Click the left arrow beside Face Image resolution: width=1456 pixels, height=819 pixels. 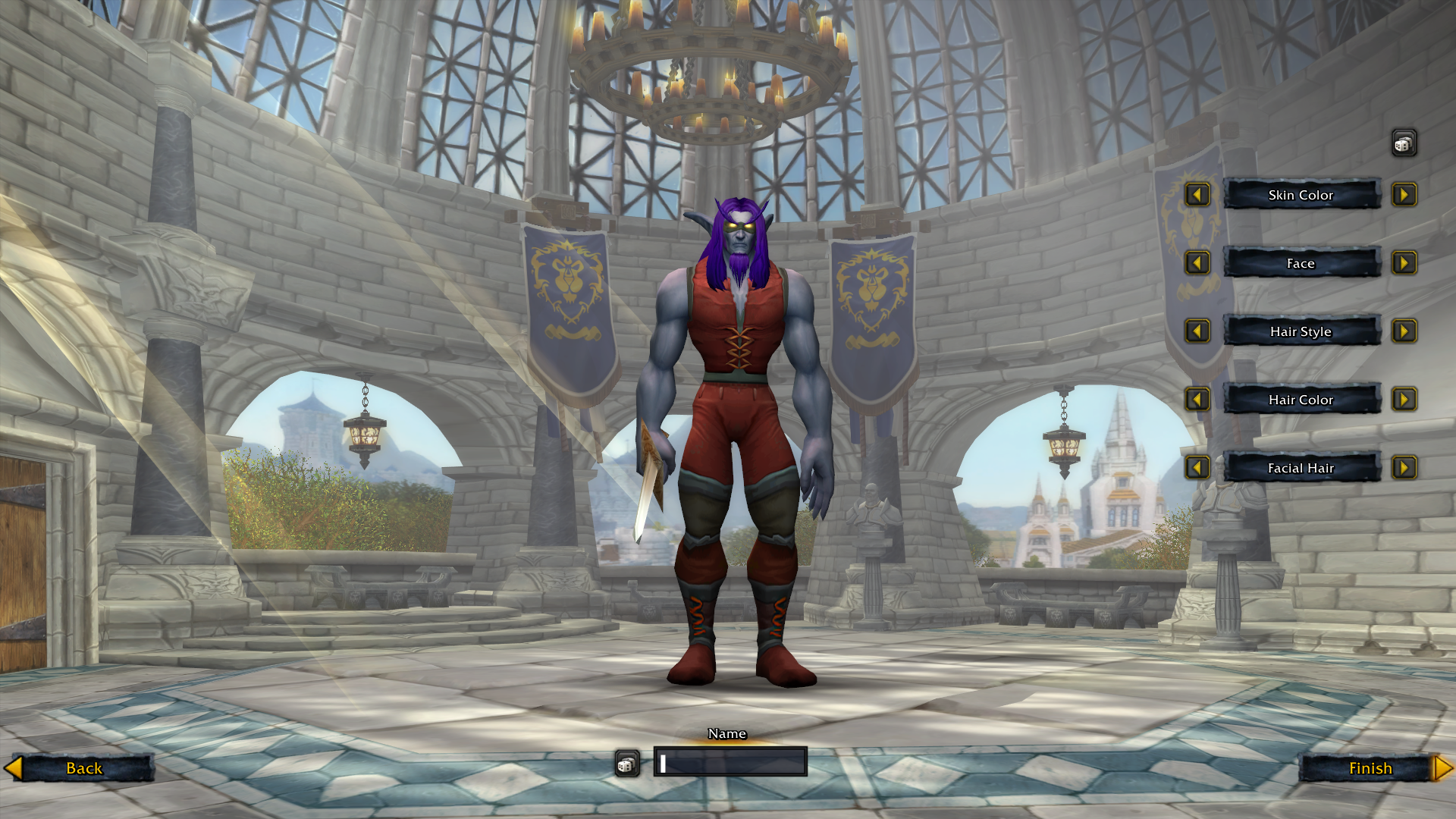click(1197, 263)
